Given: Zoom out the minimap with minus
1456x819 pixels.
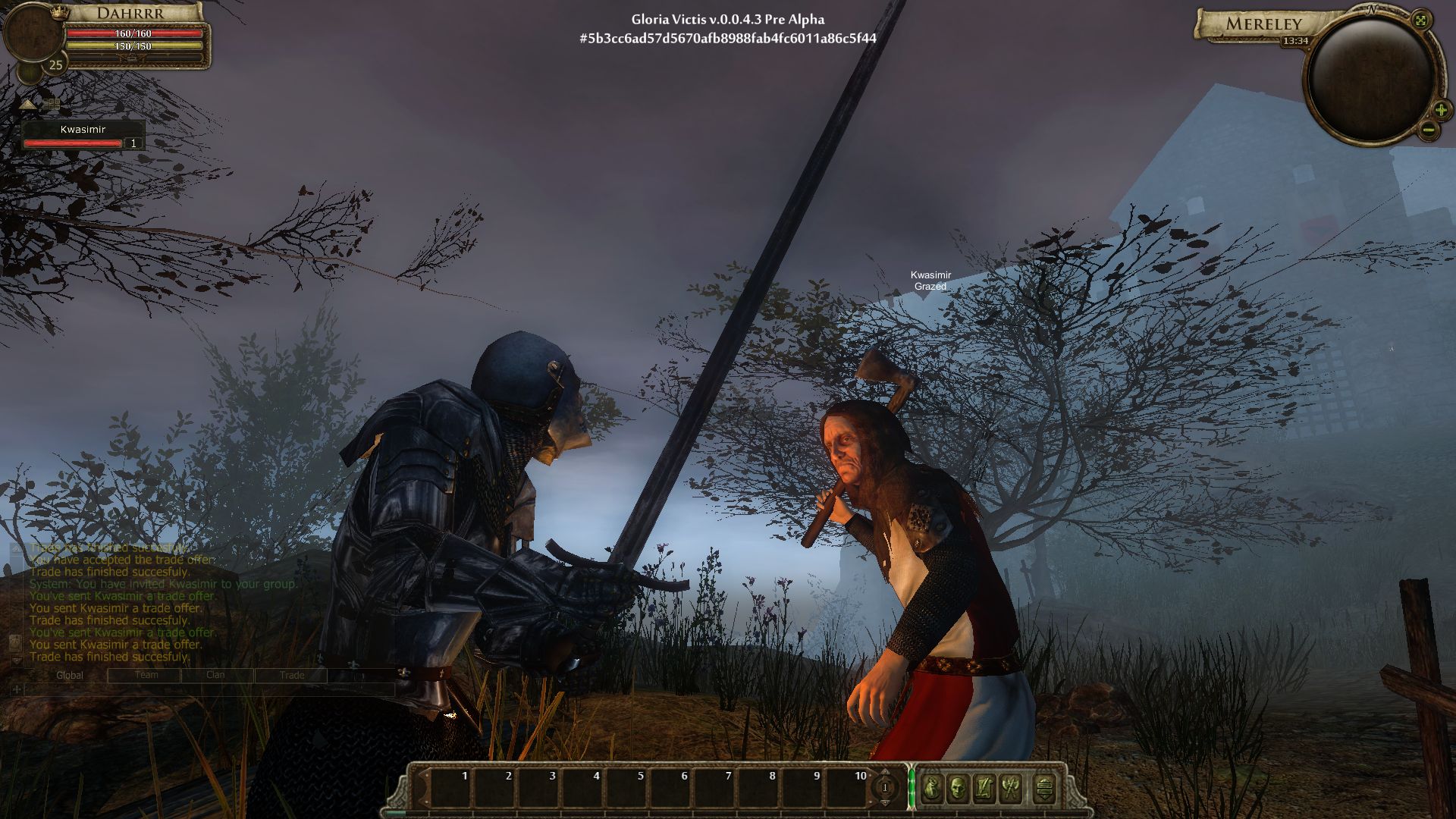Looking at the screenshot, I should tap(1428, 130).
